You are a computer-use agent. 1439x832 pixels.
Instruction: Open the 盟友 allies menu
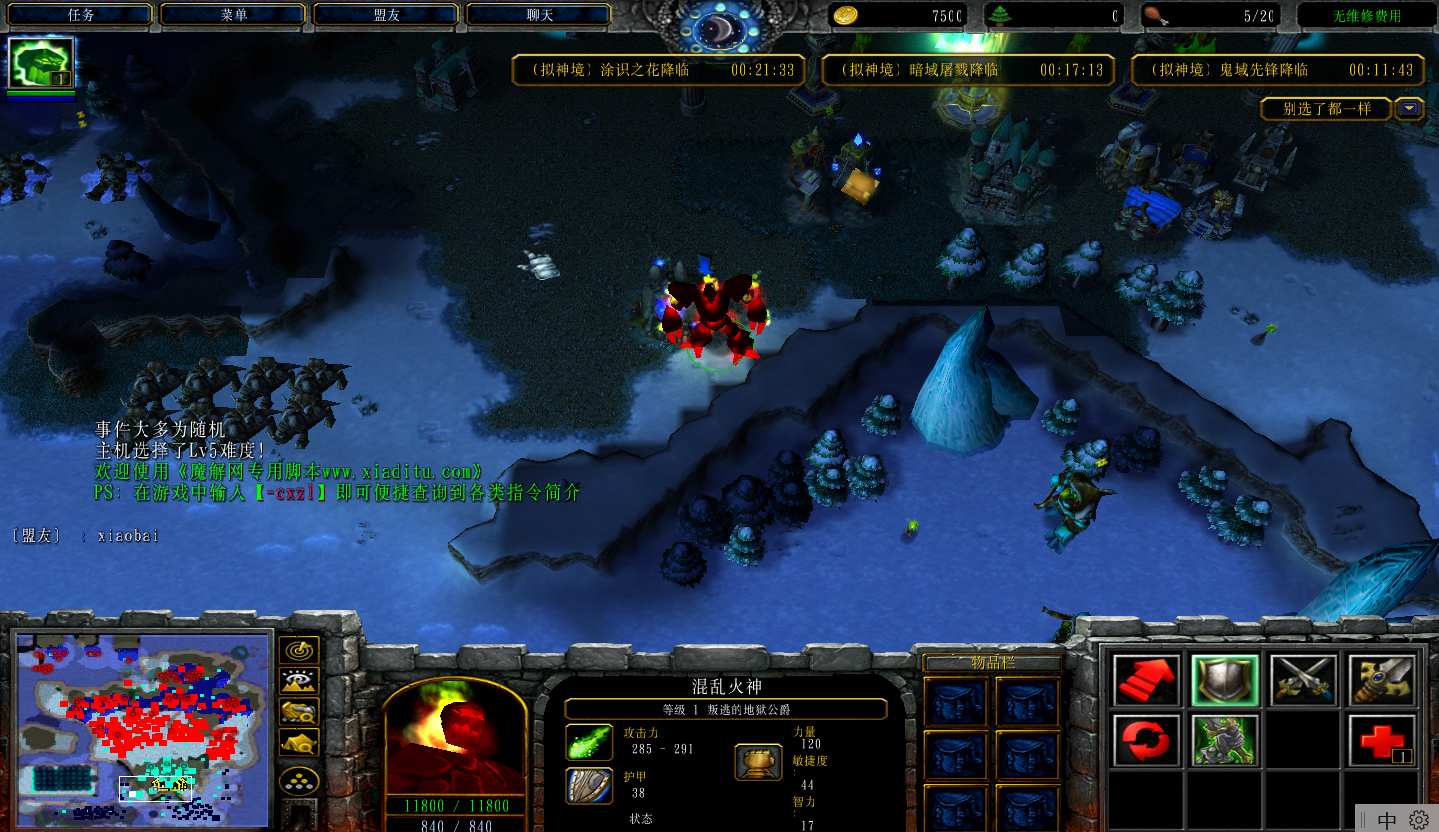click(x=386, y=15)
